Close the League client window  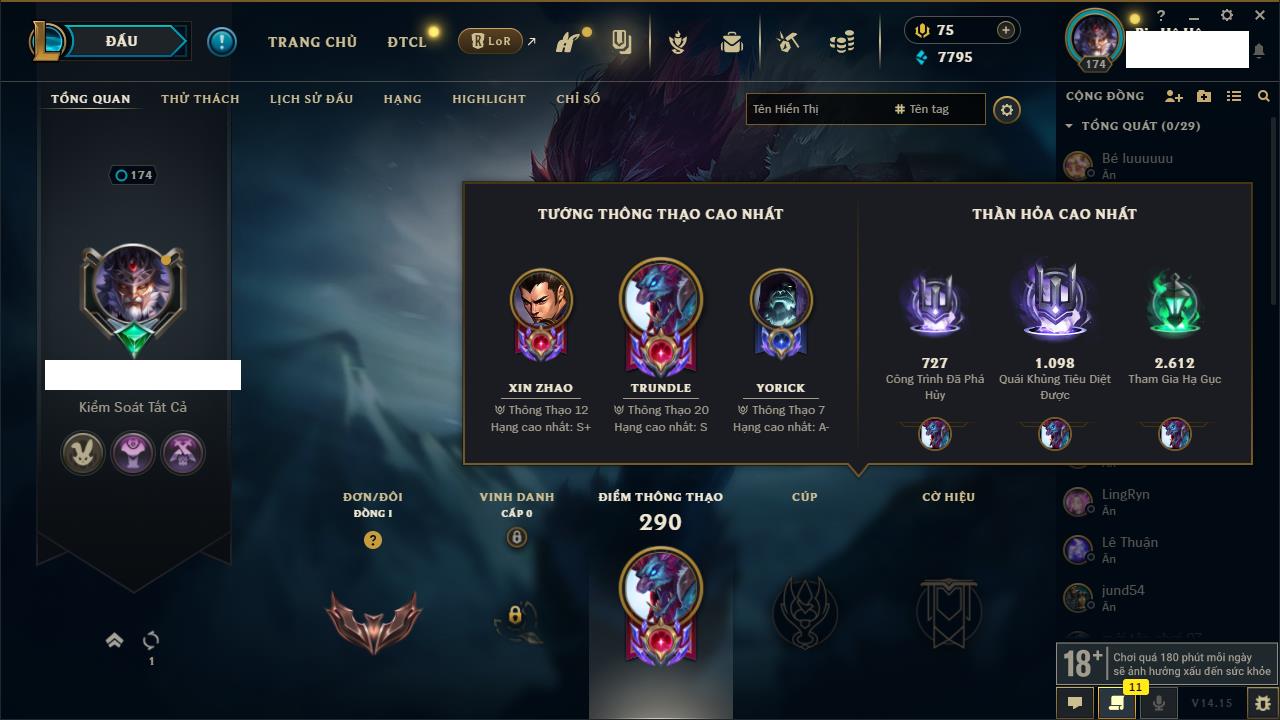(1258, 15)
